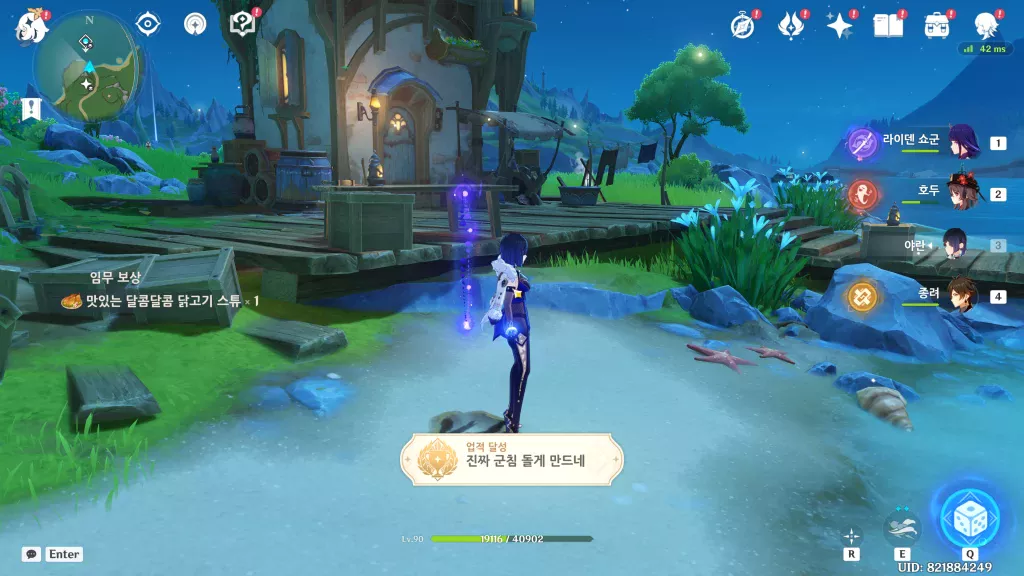Open the Battle Pass winged icon

791,25
